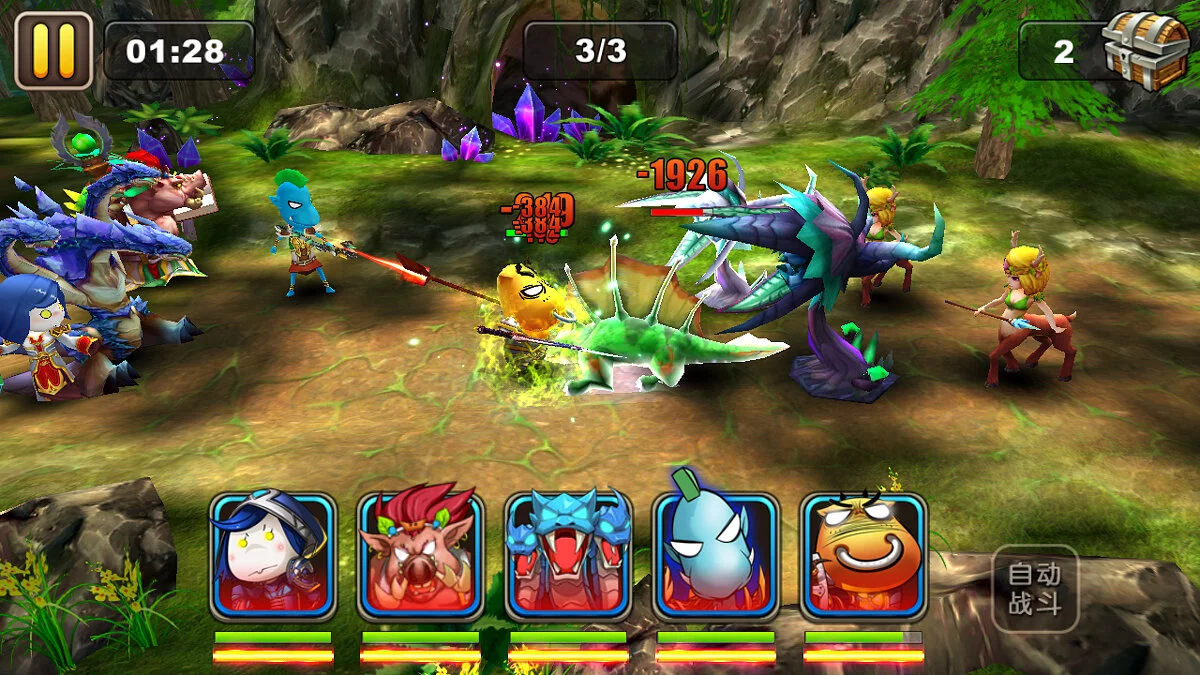Image resolution: width=1200 pixels, height=675 pixels.
Task: Activate the blue-haired white-faced hero skill
Action: click(x=272, y=556)
